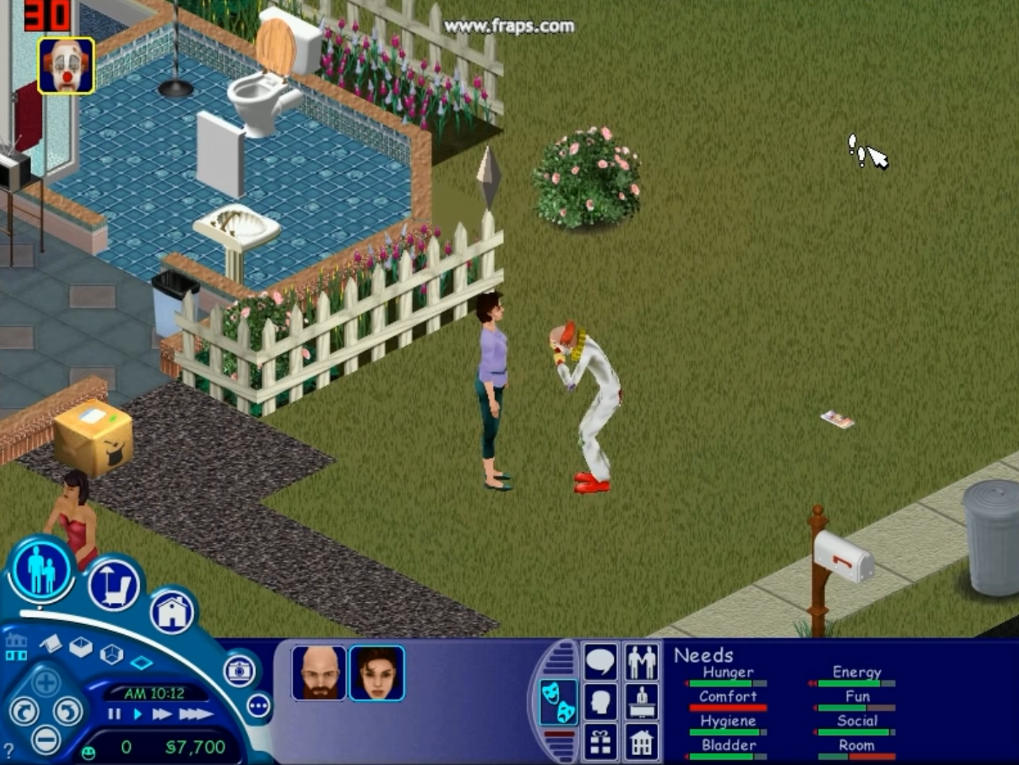1019x765 pixels.
Task: Zoom the camera out with minus button
Action: 46,740
